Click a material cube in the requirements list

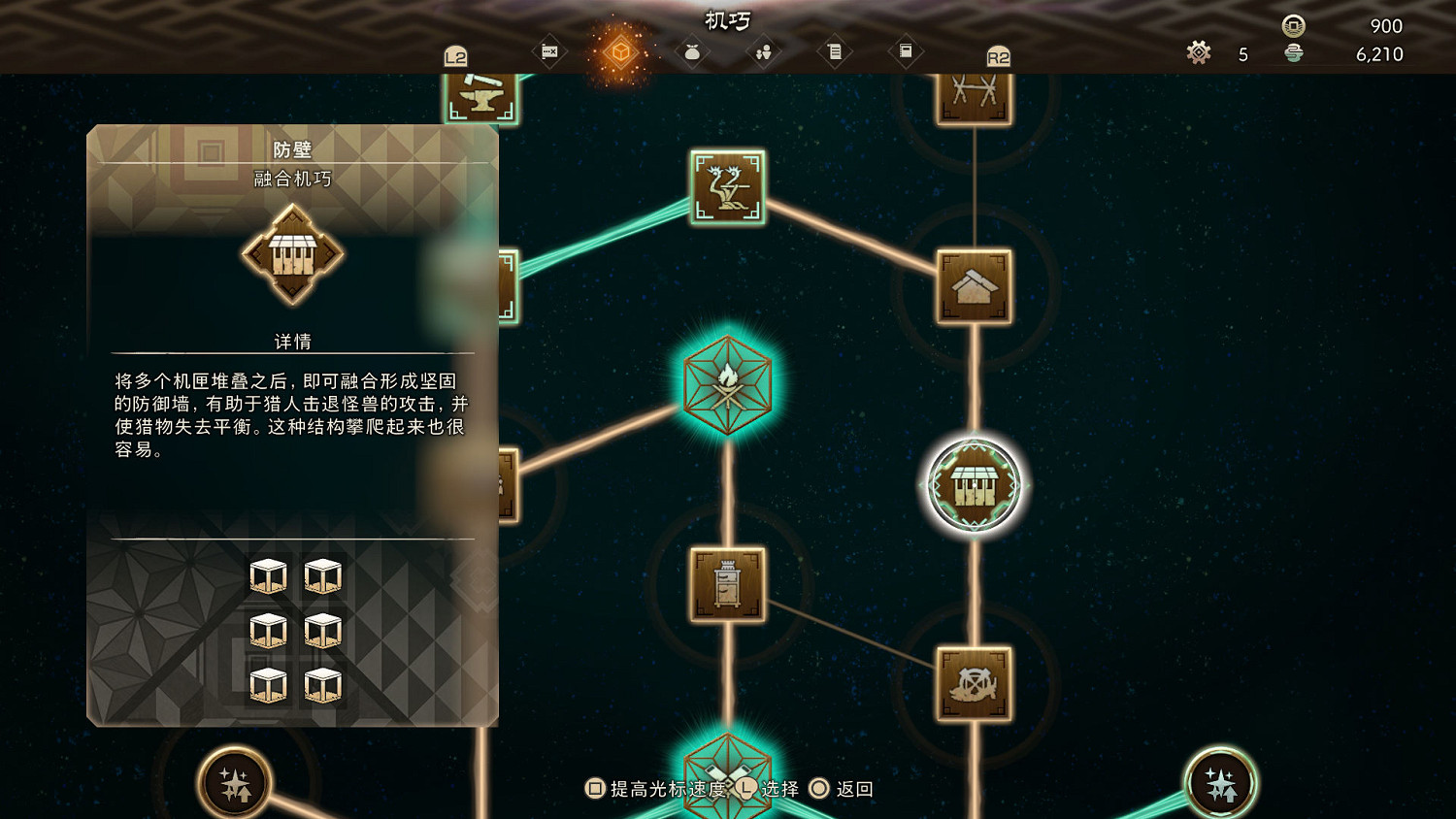[267, 576]
